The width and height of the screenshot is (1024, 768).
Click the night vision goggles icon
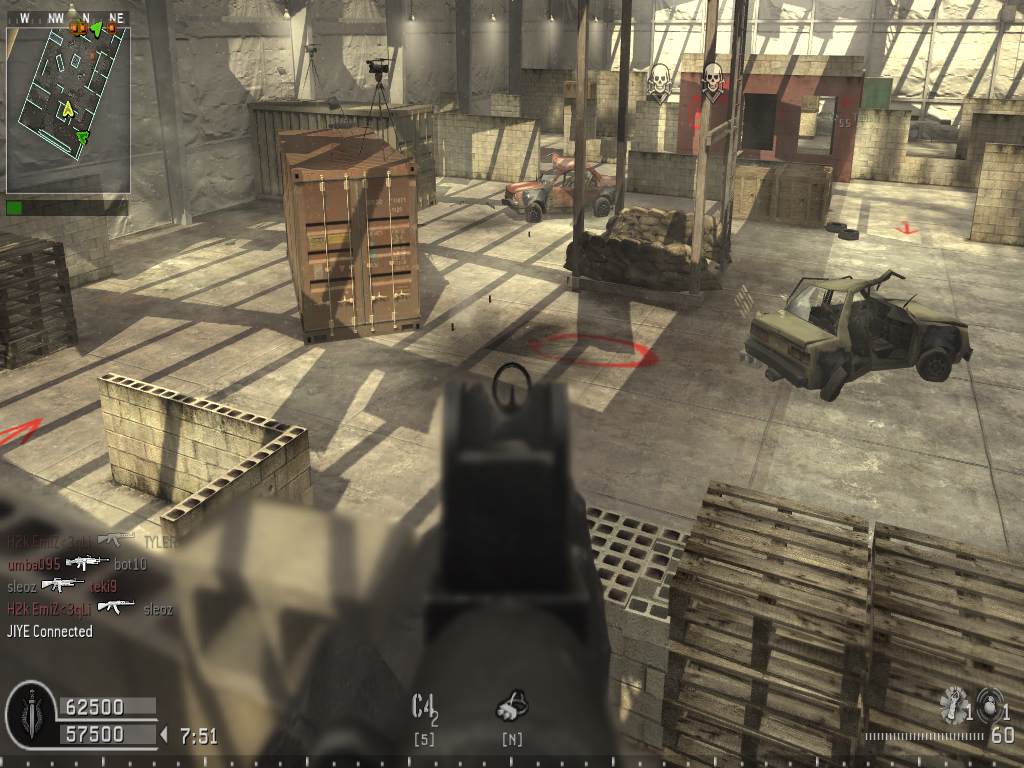click(x=511, y=707)
